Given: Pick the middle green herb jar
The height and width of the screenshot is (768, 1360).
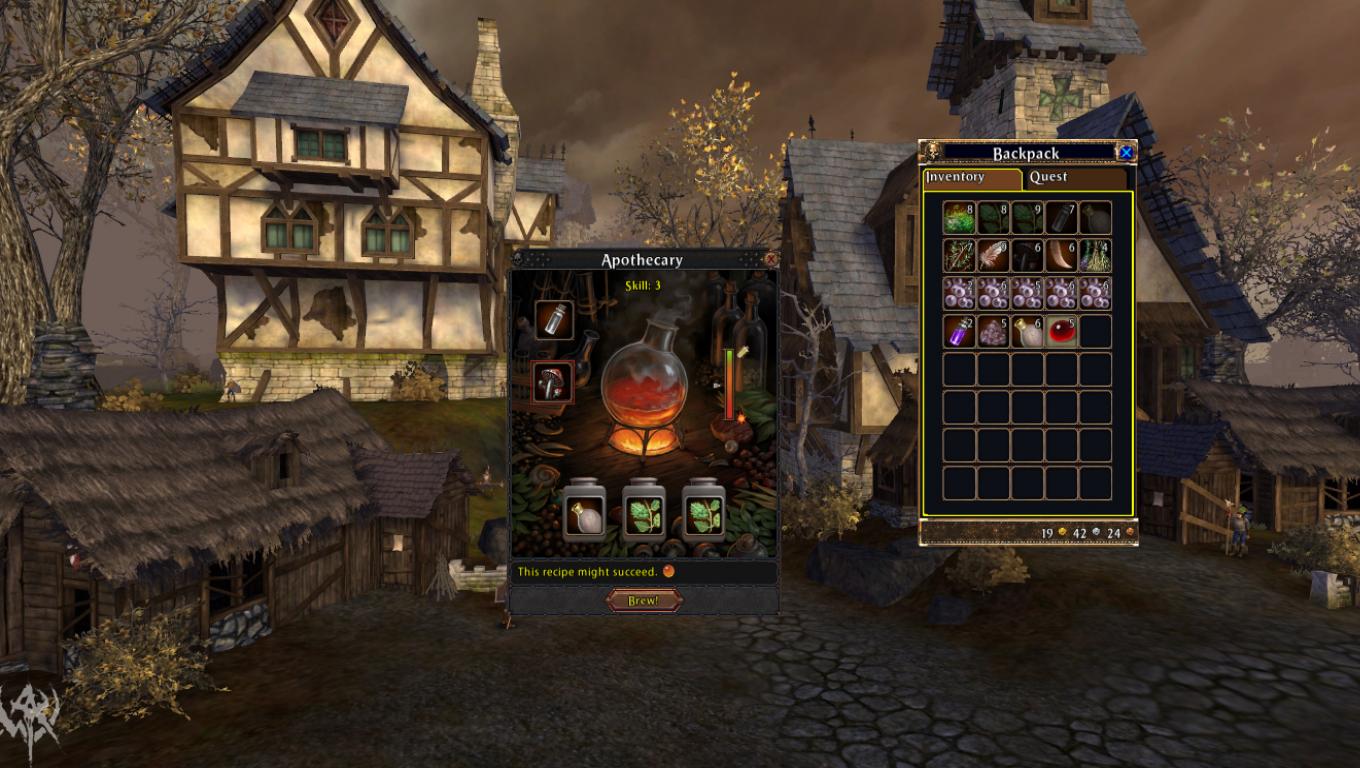Looking at the screenshot, I should [x=645, y=514].
